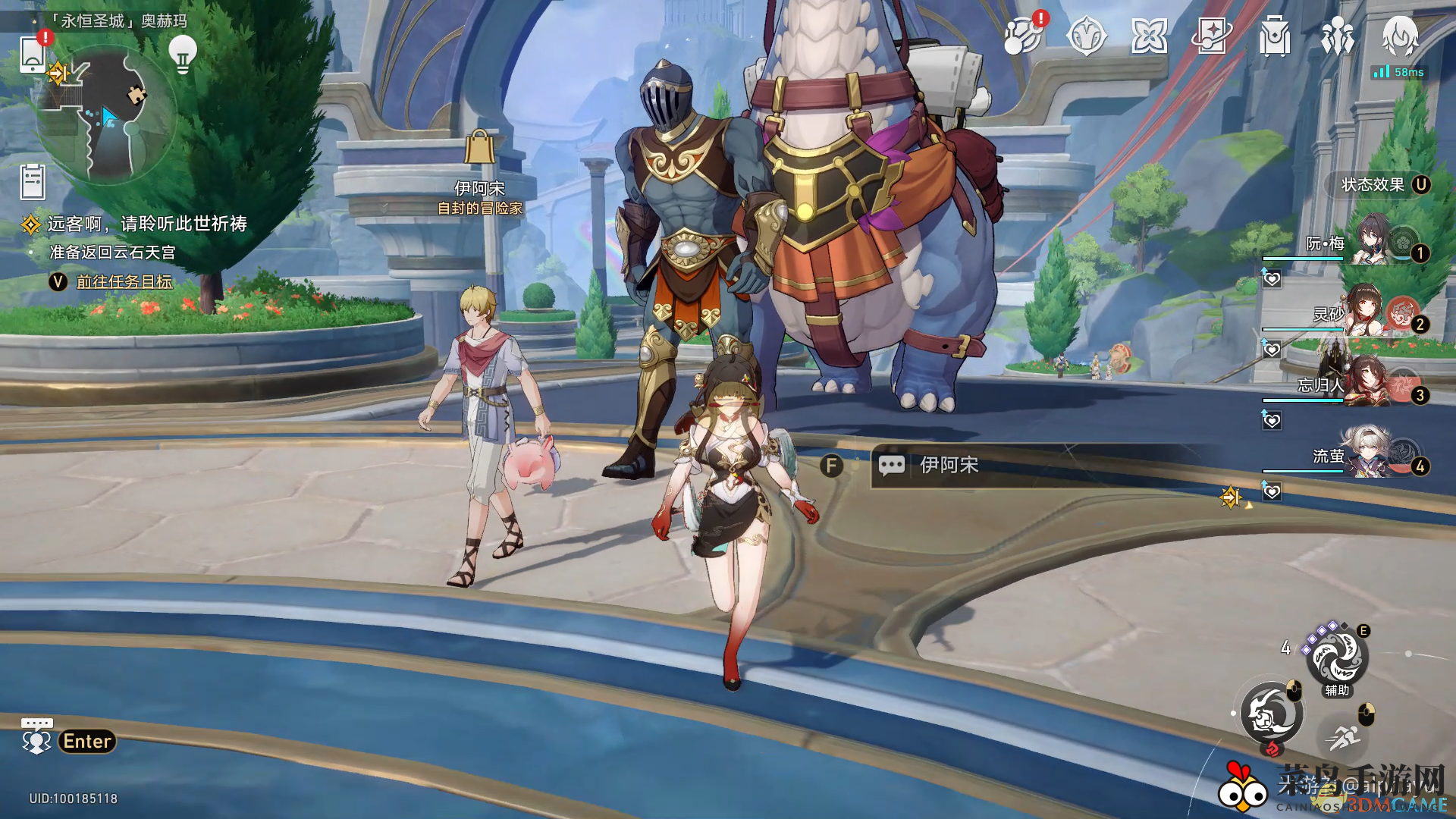
Task: Talk to 伊阿宋 dialogue prompt
Action: 948,465
